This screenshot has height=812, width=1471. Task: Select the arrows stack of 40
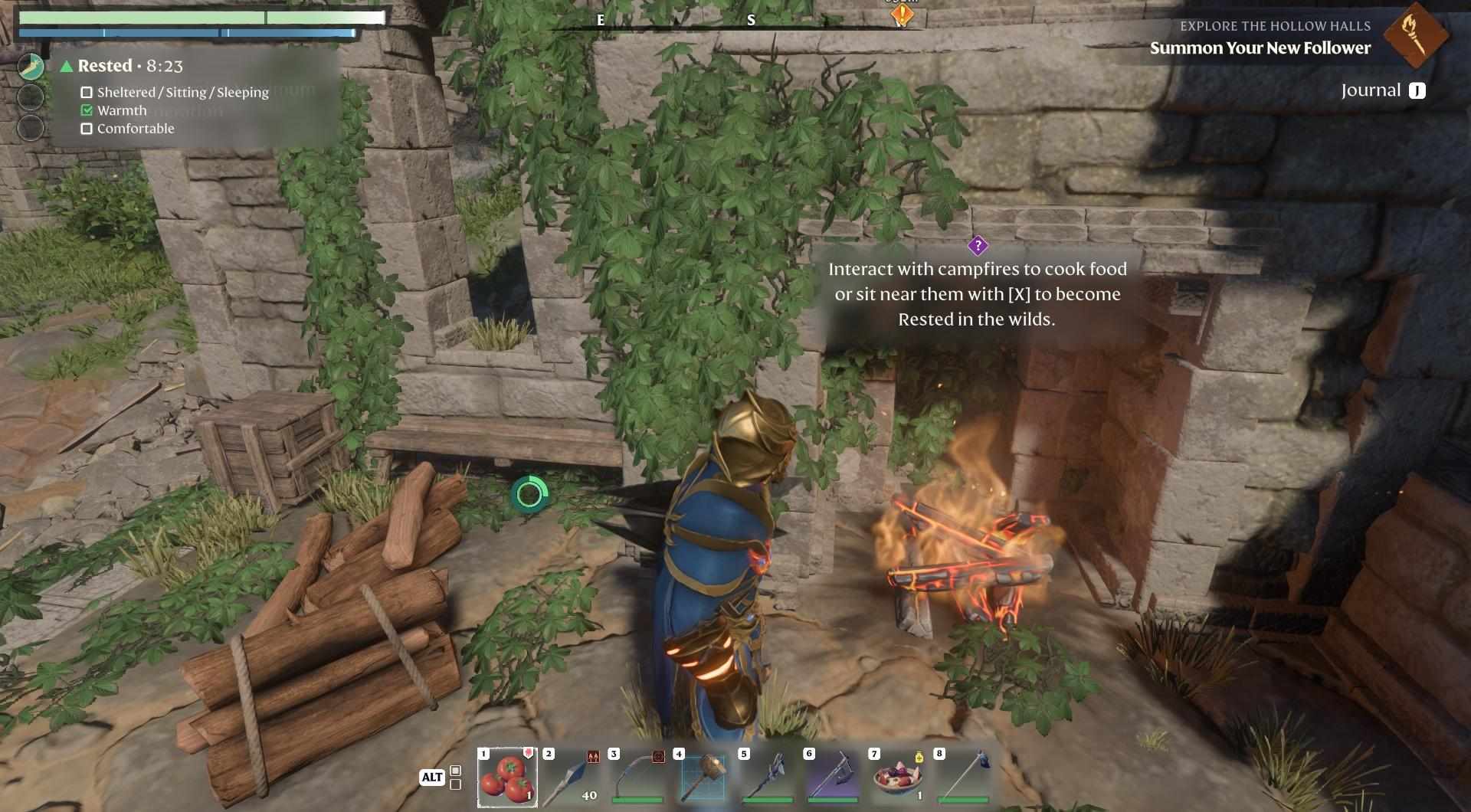point(572,777)
